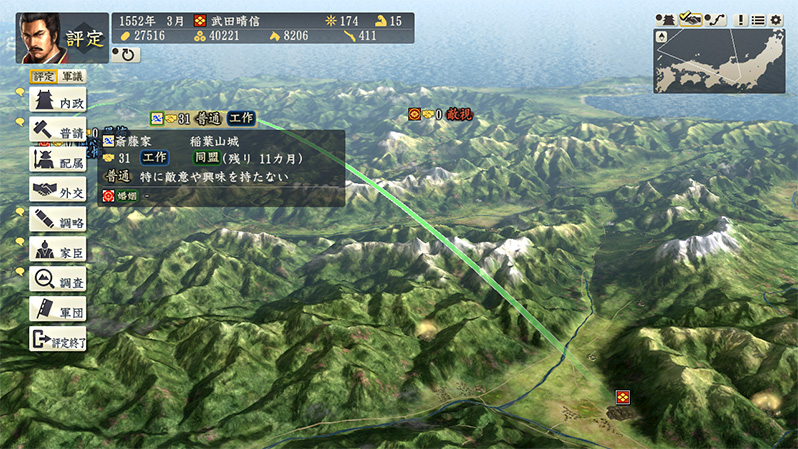Image resolution: width=798 pixels, height=449 pixels.
Task: Open the list menu icon
Action: click(757, 19)
